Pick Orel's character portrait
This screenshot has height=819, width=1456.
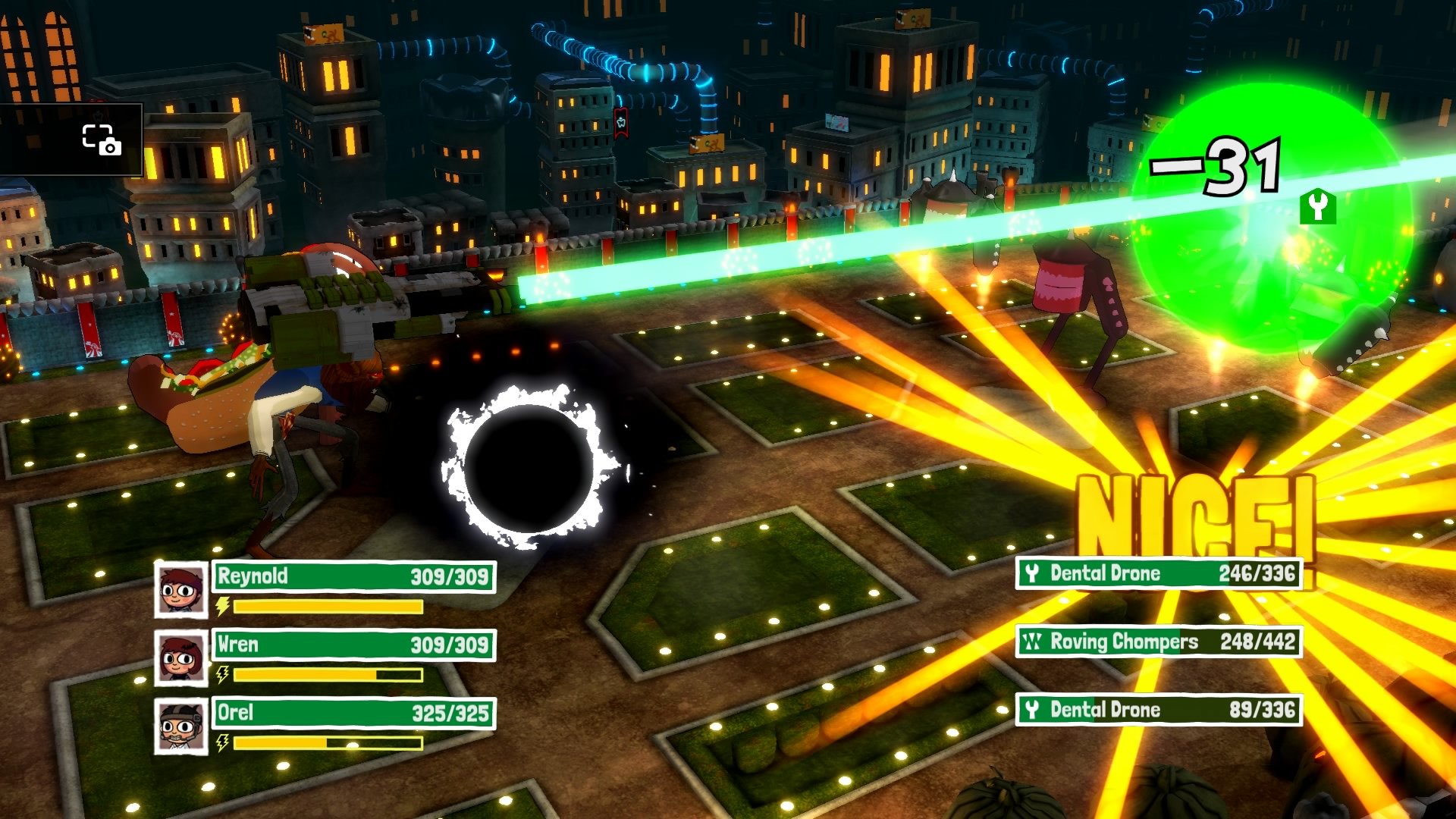click(x=181, y=726)
